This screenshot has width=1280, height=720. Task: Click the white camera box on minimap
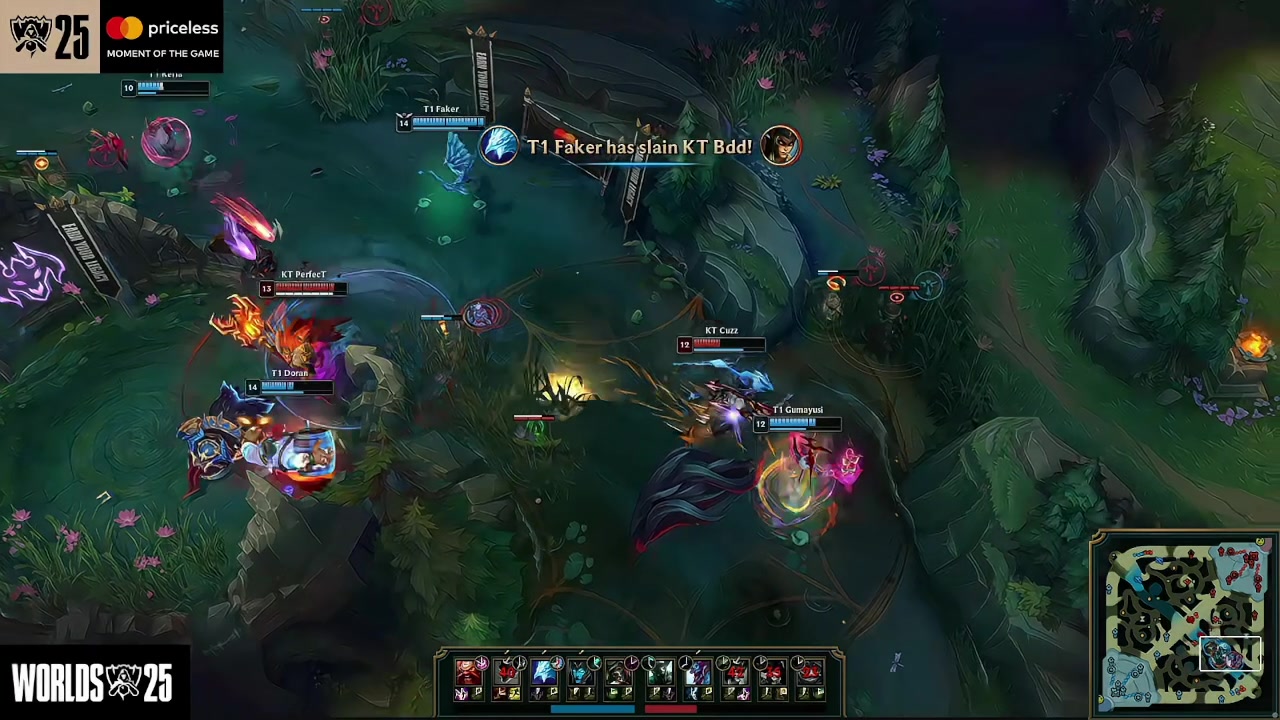[1230, 654]
